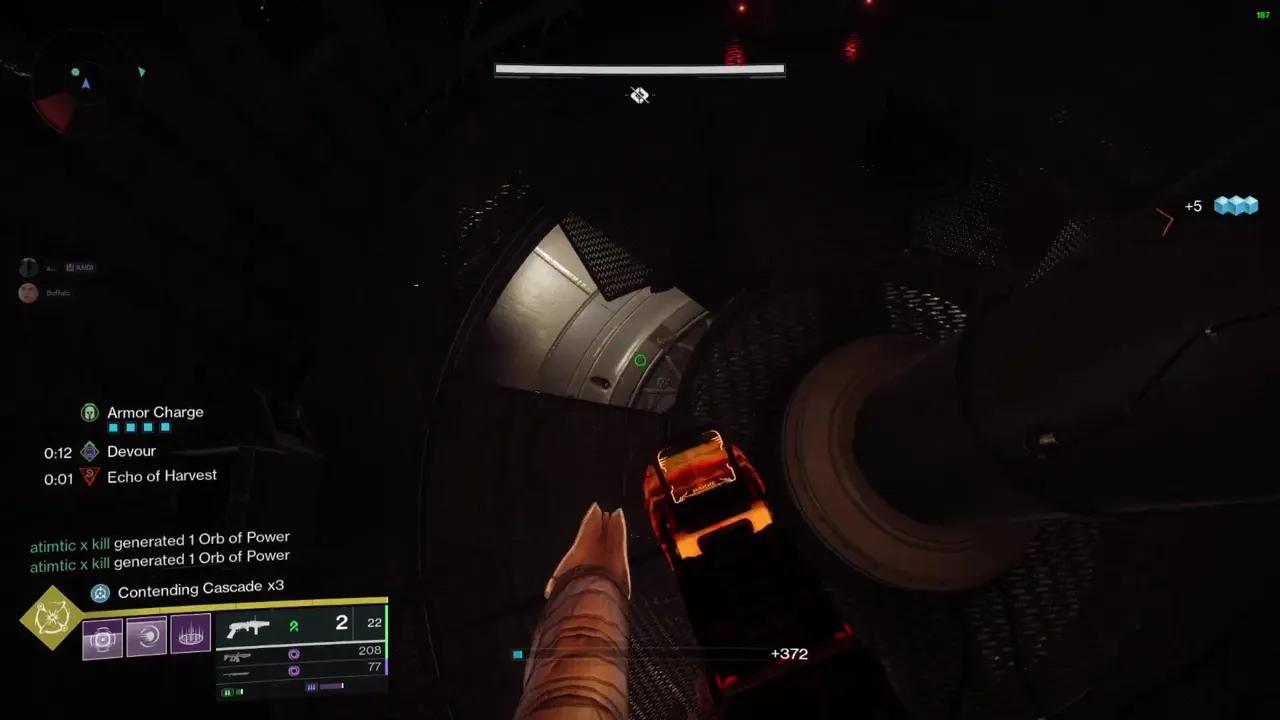Select the boss marker icon below health bar
1280x720 pixels.
pyautogui.click(x=640, y=95)
